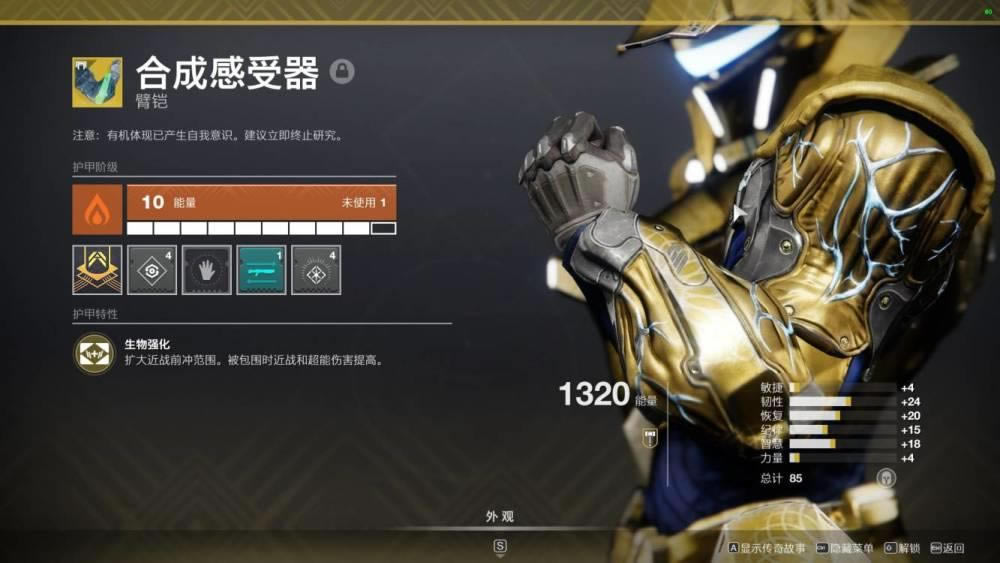This screenshot has width=1000, height=563.
Task: Toggle the lock icon beside 合成感受器
Action: (343, 71)
